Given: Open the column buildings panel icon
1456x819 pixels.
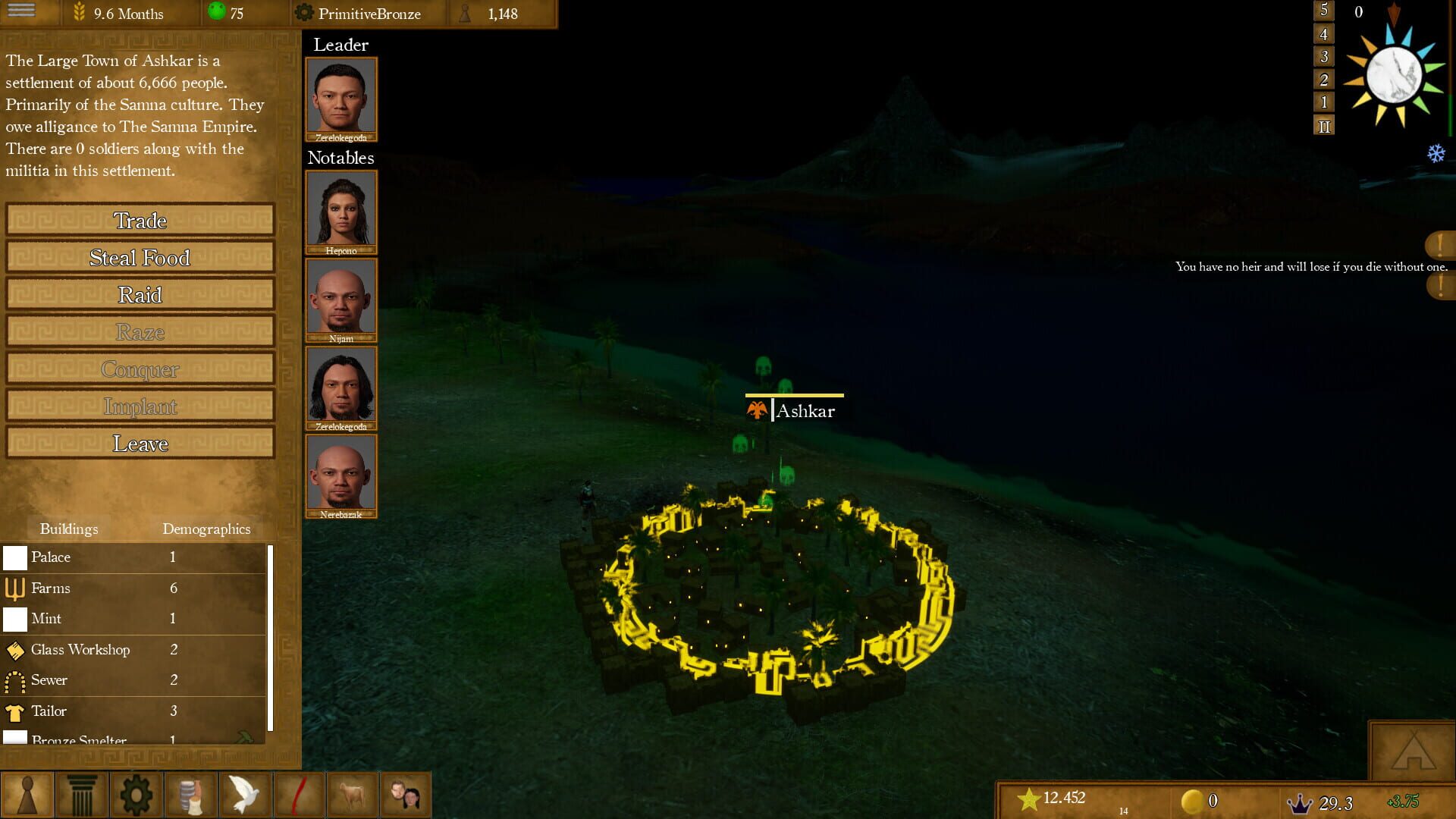Looking at the screenshot, I should coord(80,794).
